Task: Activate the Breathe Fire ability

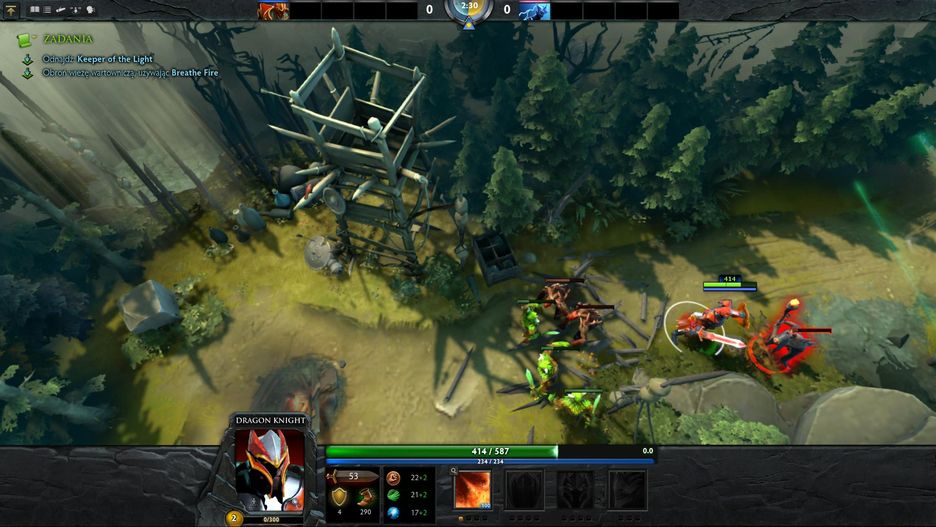Action: (473, 490)
